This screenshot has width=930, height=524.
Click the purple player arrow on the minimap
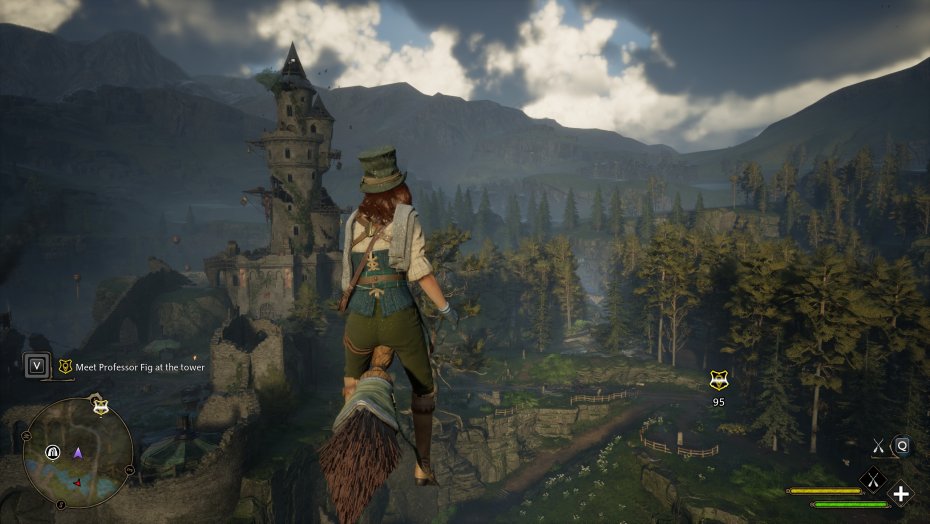(x=78, y=453)
